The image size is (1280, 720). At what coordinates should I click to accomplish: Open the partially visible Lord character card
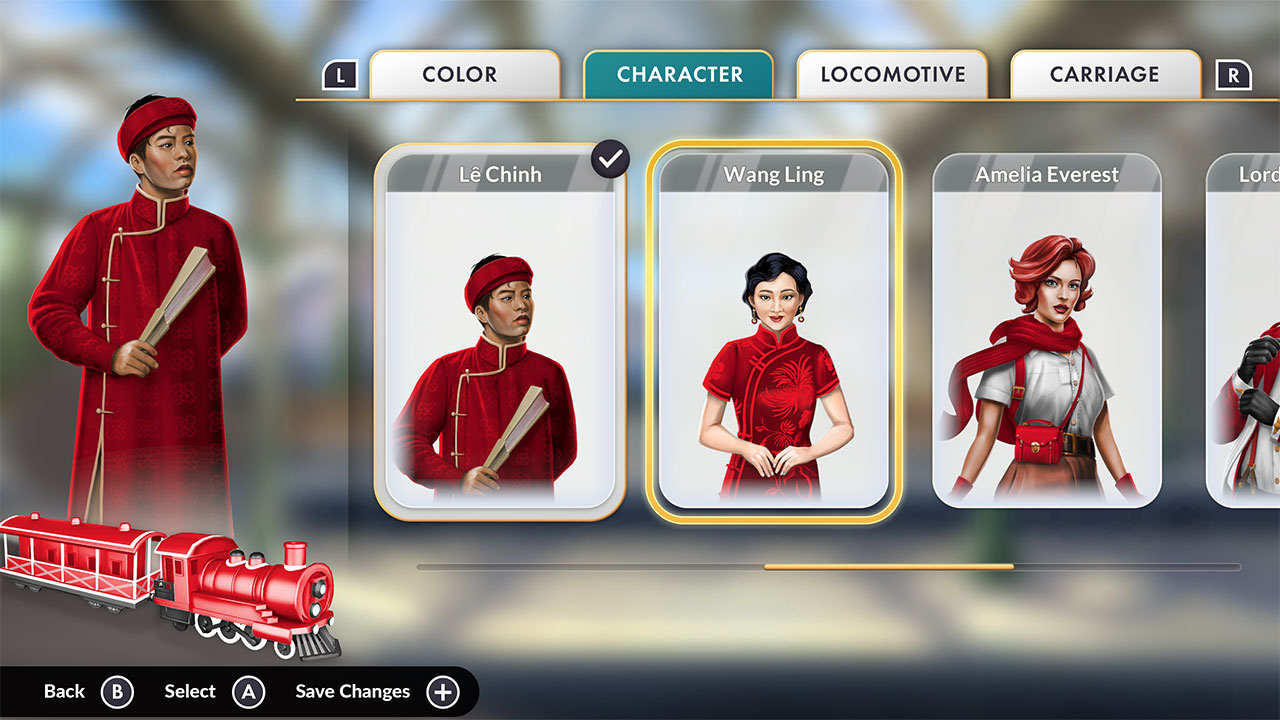(1250, 330)
